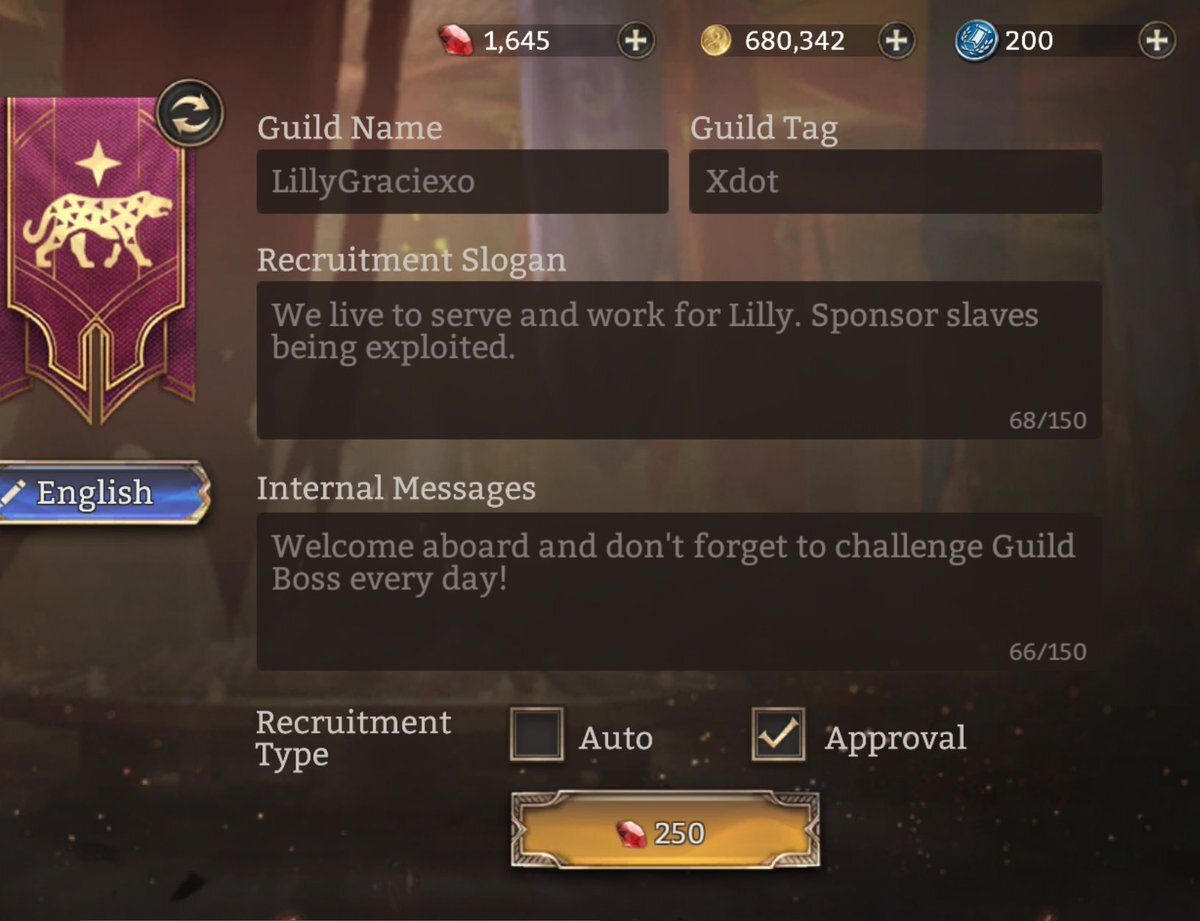Tap the plus next to the blue token currency
This screenshot has height=921, width=1200.
[1157, 41]
